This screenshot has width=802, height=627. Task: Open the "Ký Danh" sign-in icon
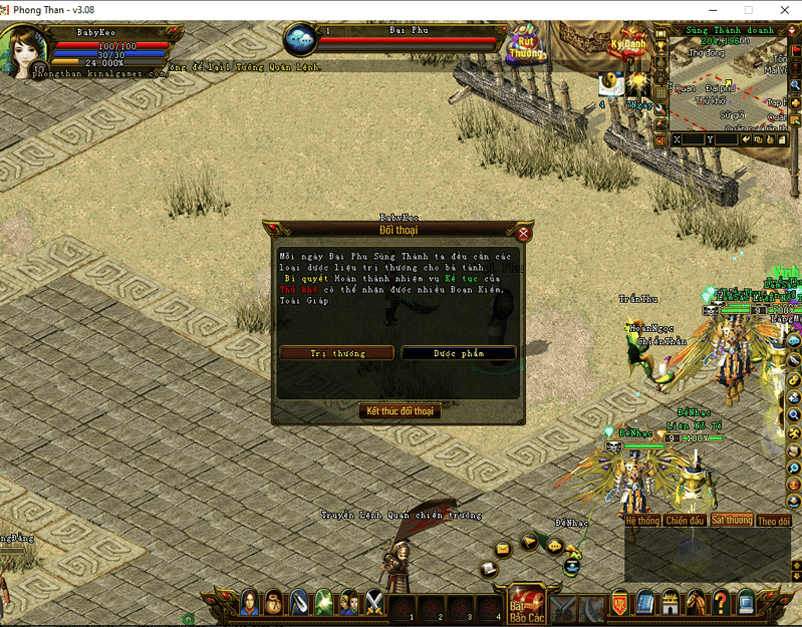(x=628, y=45)
